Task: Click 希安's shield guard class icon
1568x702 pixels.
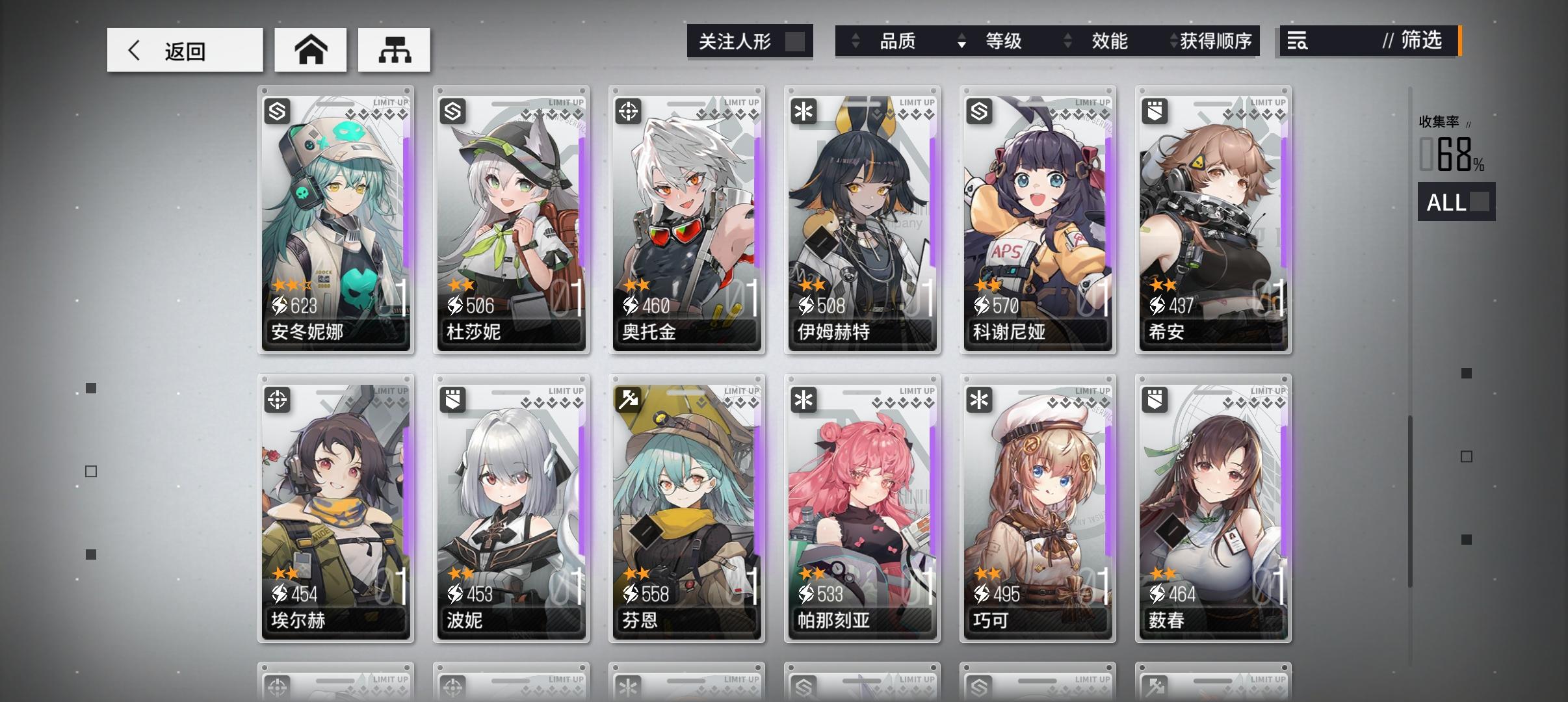Action: coord(1155,112)
